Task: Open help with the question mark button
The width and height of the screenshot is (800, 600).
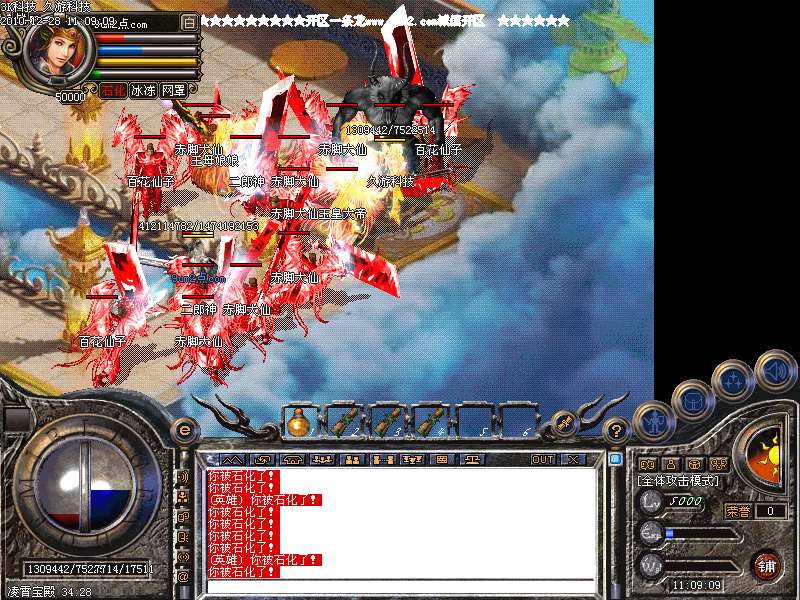Action: pos(617,431)
